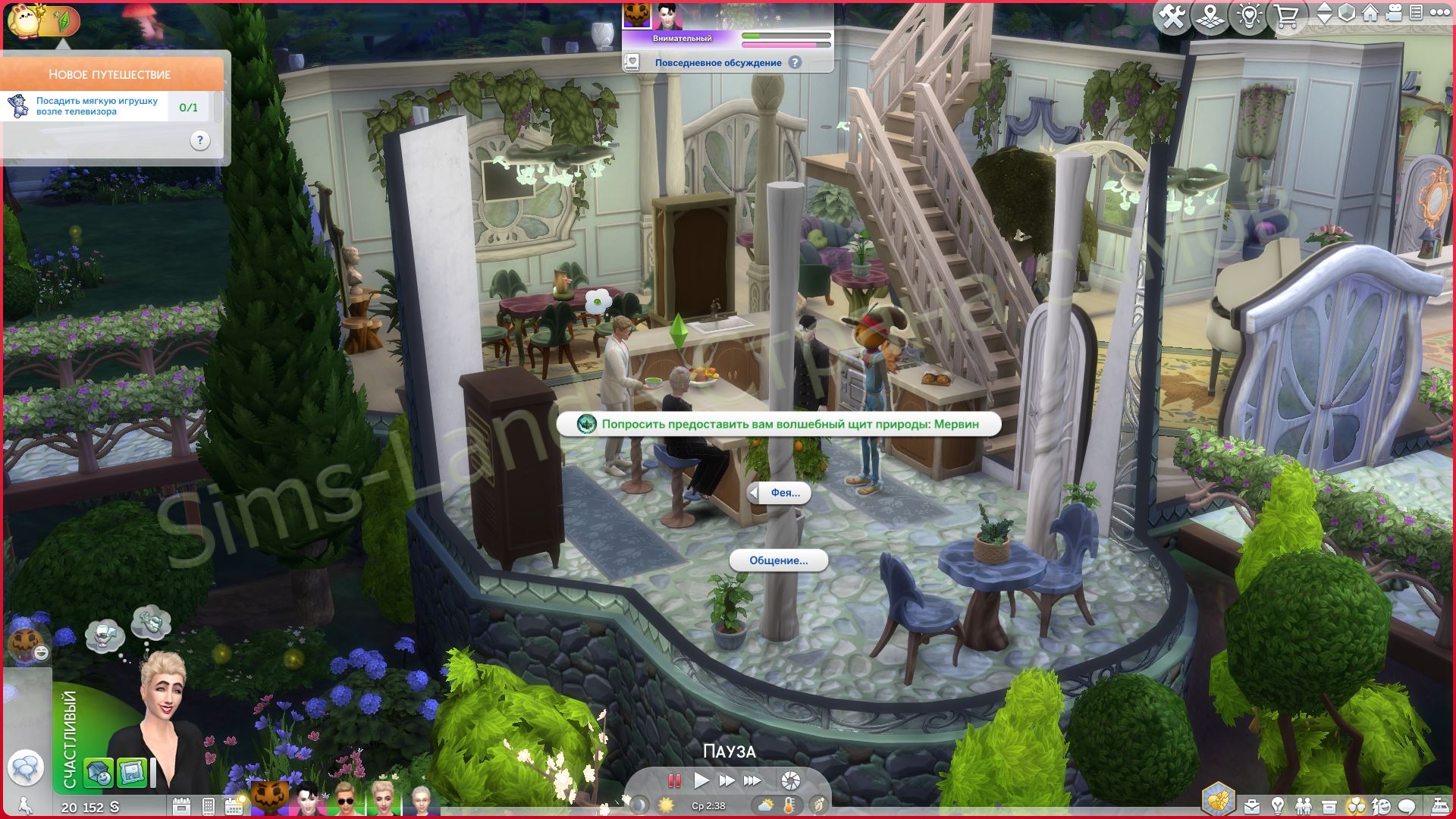Click the play button at normal speed
The height and width of the screenshot is (819, 1456).
(701, 780)
